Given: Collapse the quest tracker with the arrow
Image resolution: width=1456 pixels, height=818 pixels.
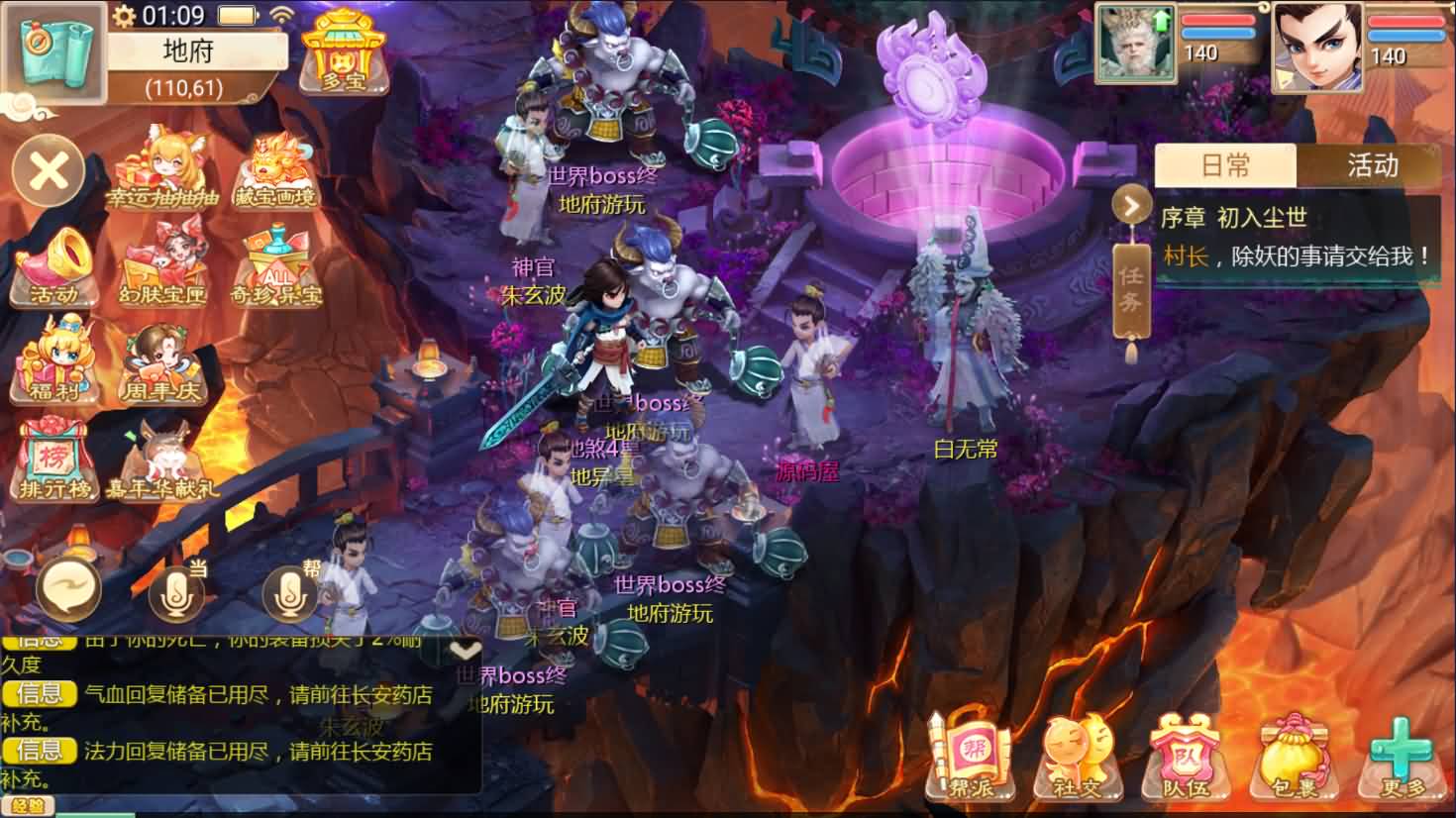Looking at the screenshot, I should tap(1130, 205).
